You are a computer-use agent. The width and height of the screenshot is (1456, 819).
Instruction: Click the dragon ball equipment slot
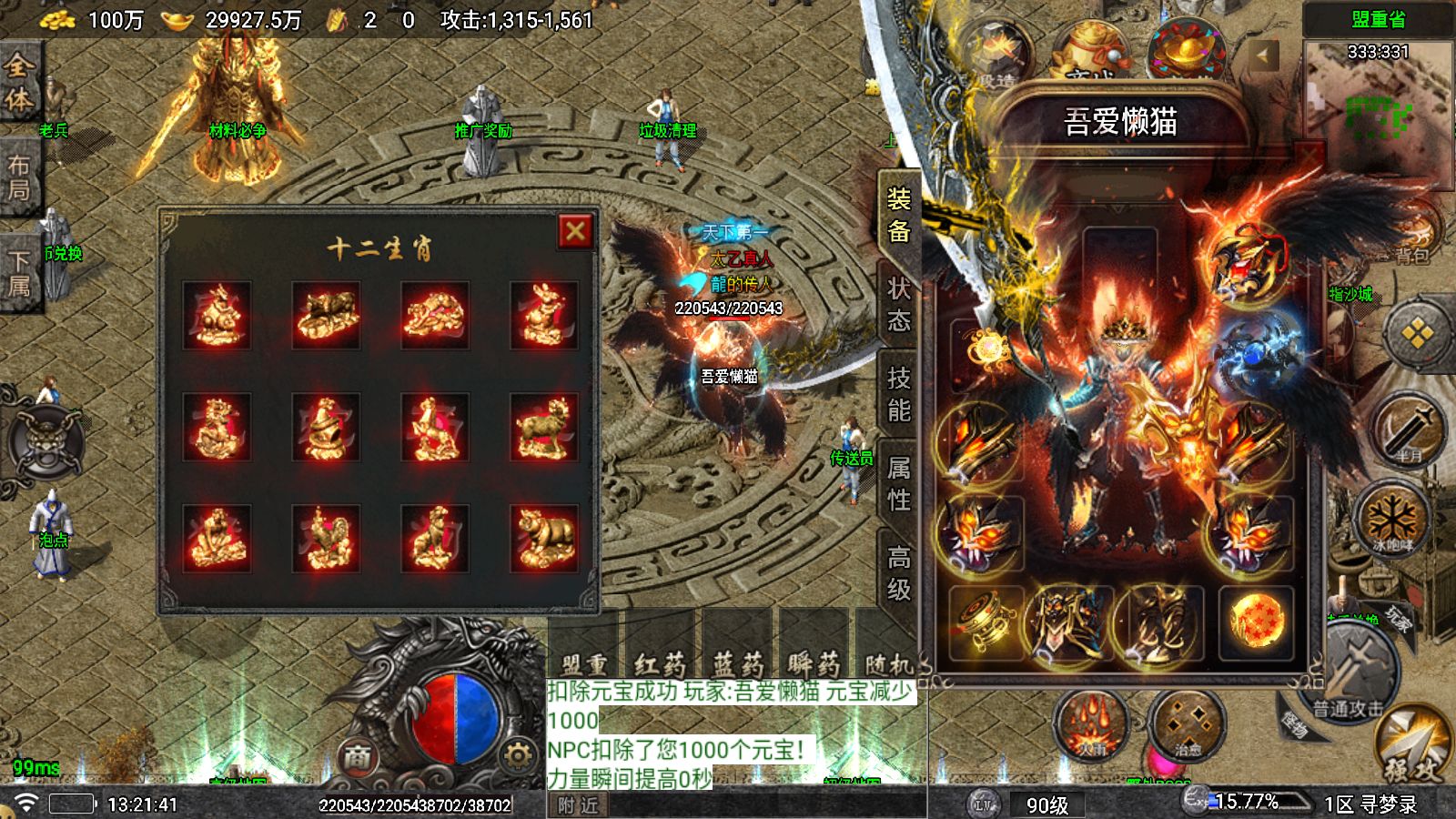coord(1257,622)
